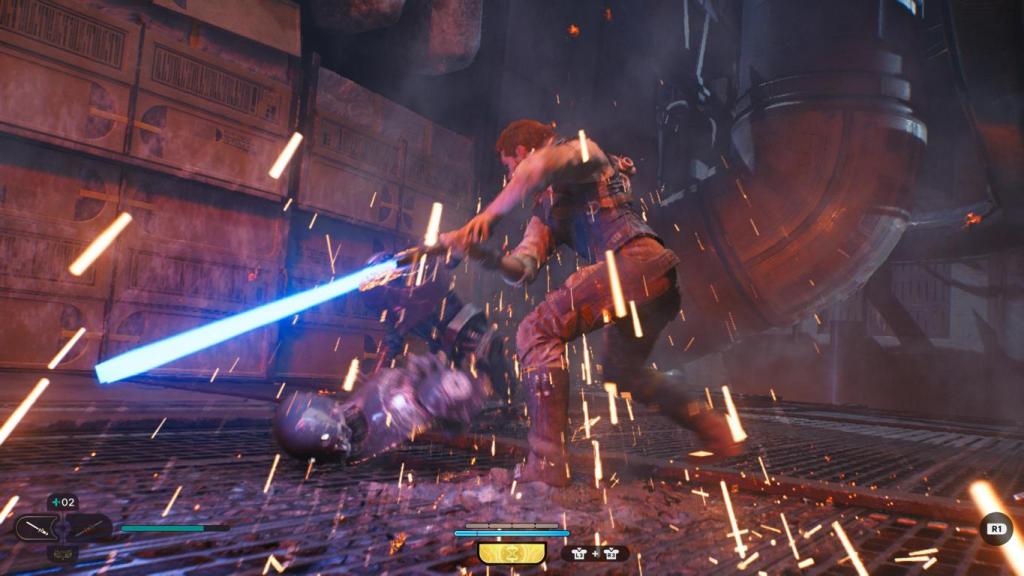Image resolution: width=1024 pixels, height=576 pixels.
Task: Switch to the dimmed second lightsaber stance
Action: [86, 527]
